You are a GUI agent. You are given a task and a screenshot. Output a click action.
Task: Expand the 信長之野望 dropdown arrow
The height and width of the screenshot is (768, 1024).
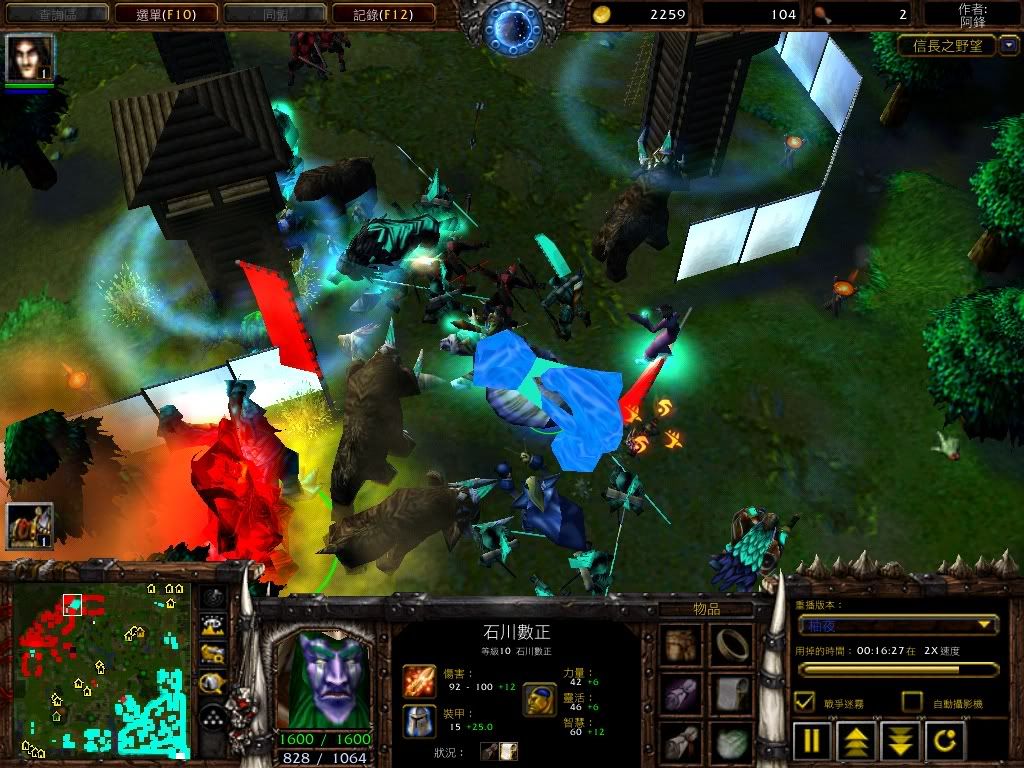point(1009,45)
